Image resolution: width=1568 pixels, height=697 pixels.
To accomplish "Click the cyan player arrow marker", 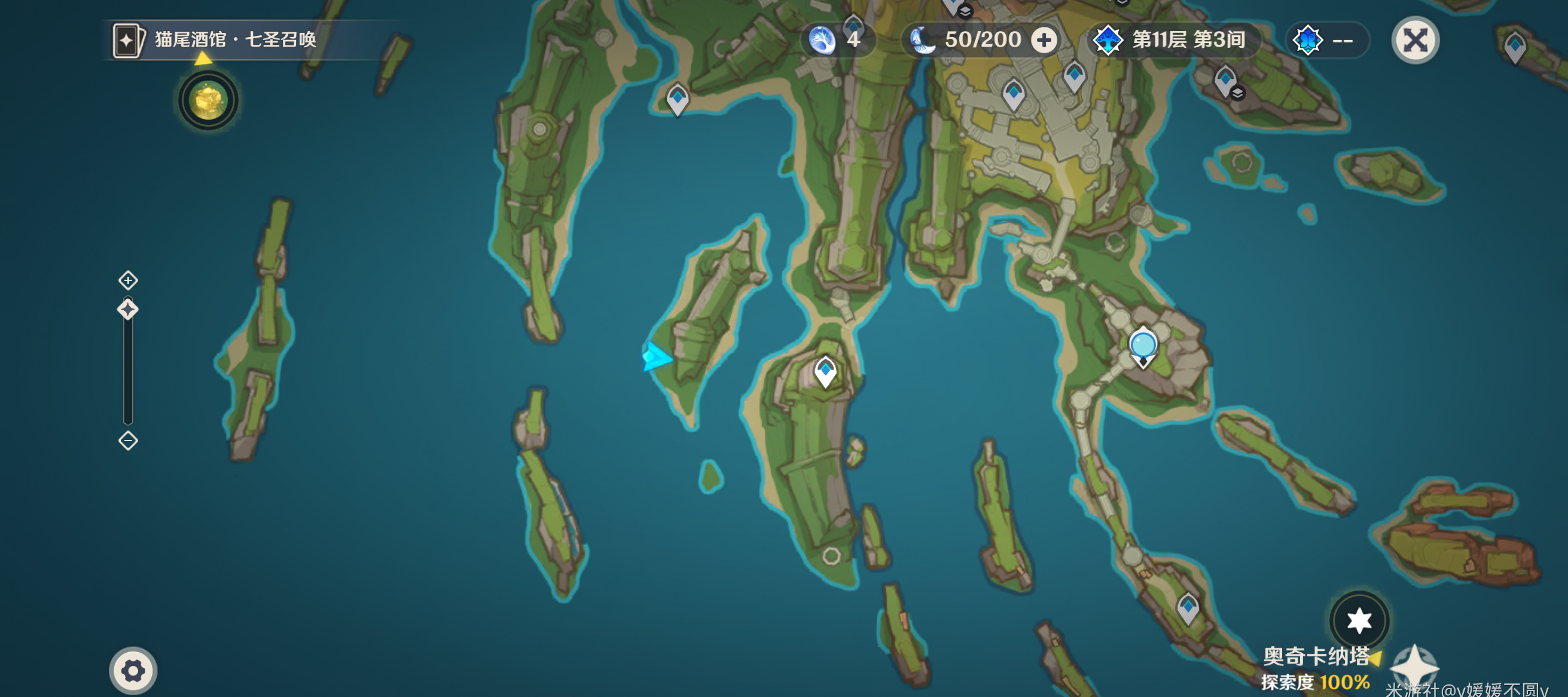I will click(655, 356).
